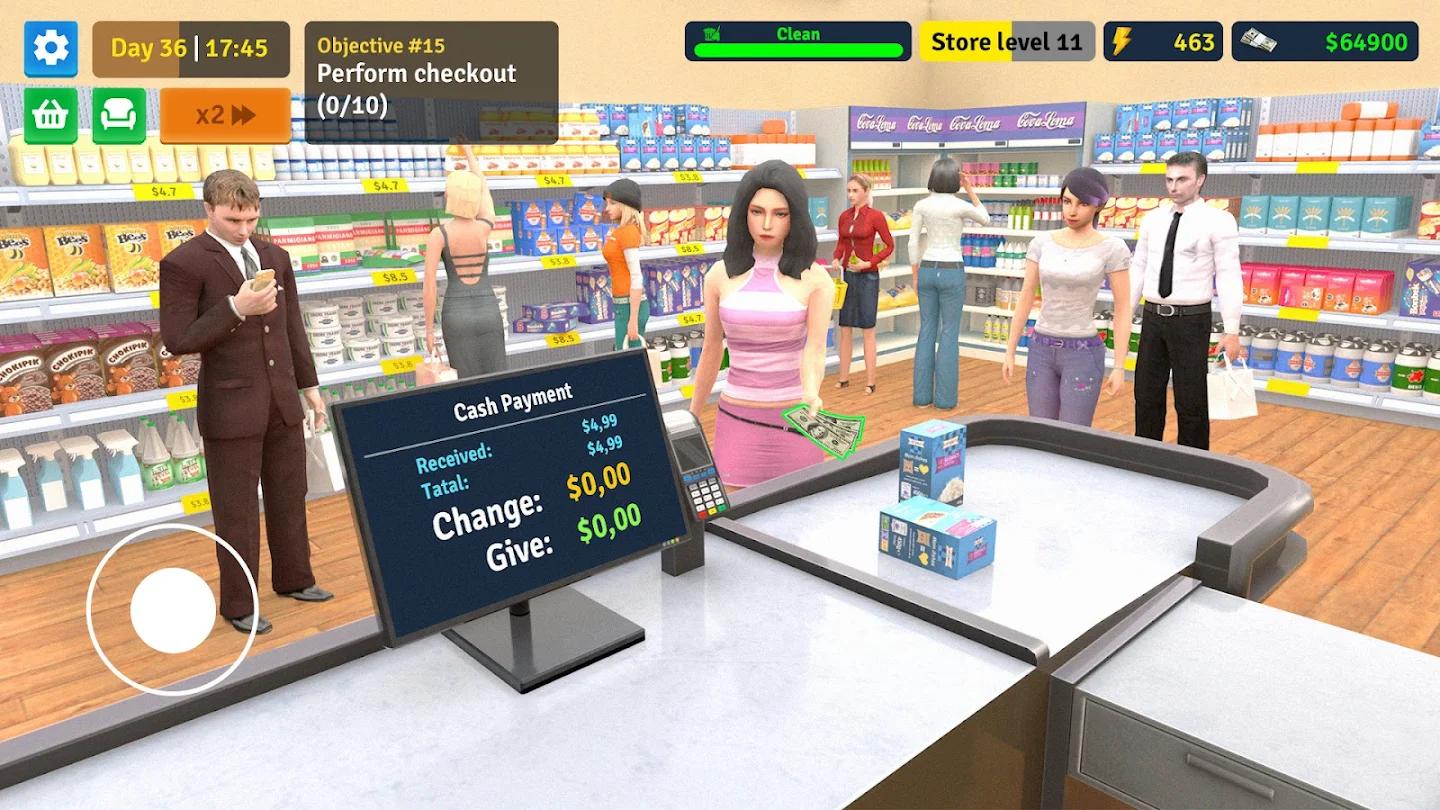Toggle the x2 speed fast-forward button

222,115
